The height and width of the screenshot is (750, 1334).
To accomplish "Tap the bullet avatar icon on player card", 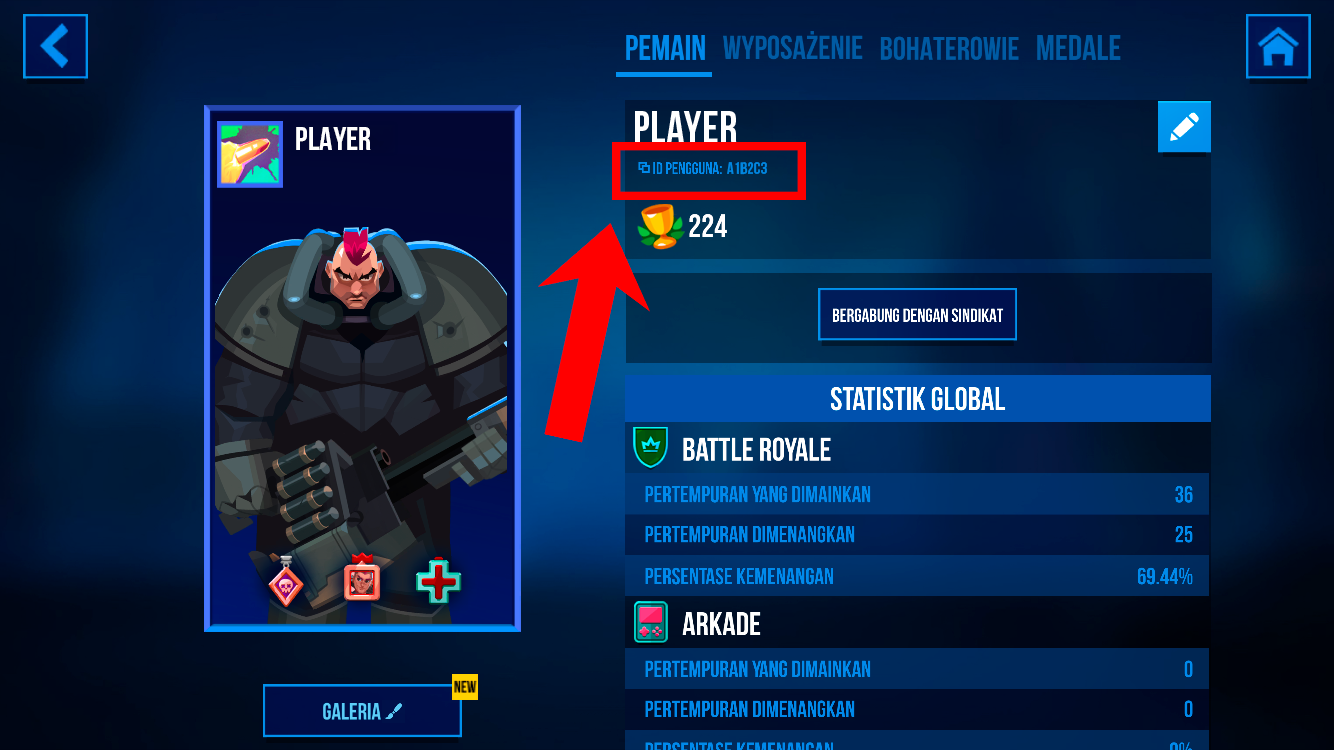I will coord(250,155).
